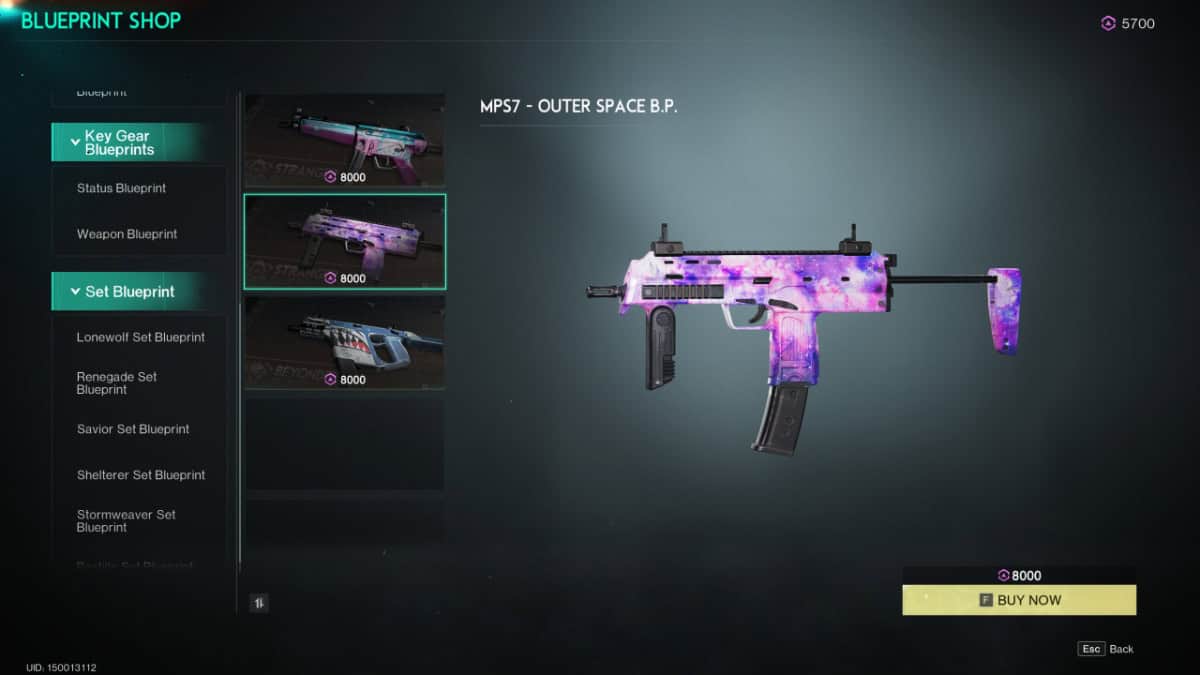Select Lonewolf Set Blueprint
This screenshot has height=675, width=1200.
140,337
